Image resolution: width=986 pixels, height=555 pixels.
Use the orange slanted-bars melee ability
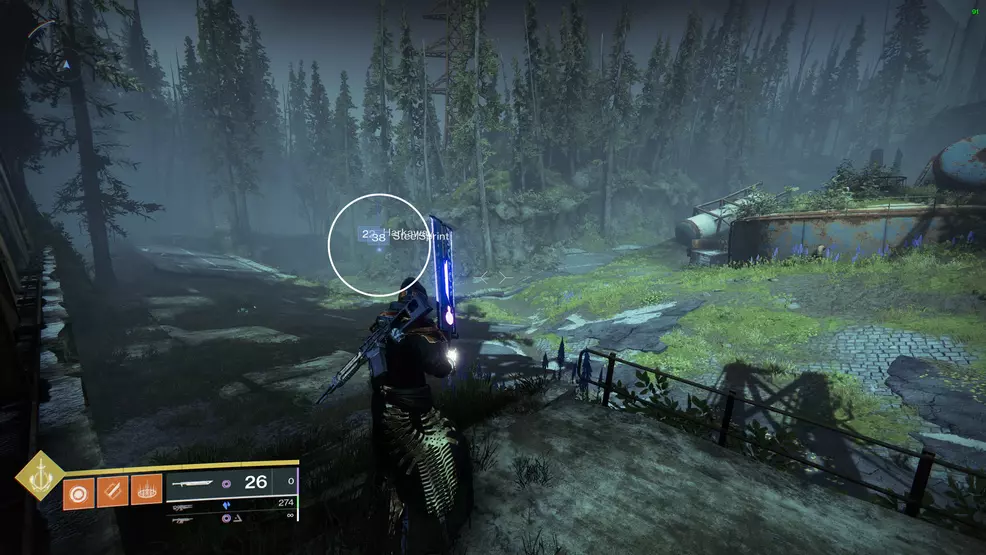pos(113,491)
